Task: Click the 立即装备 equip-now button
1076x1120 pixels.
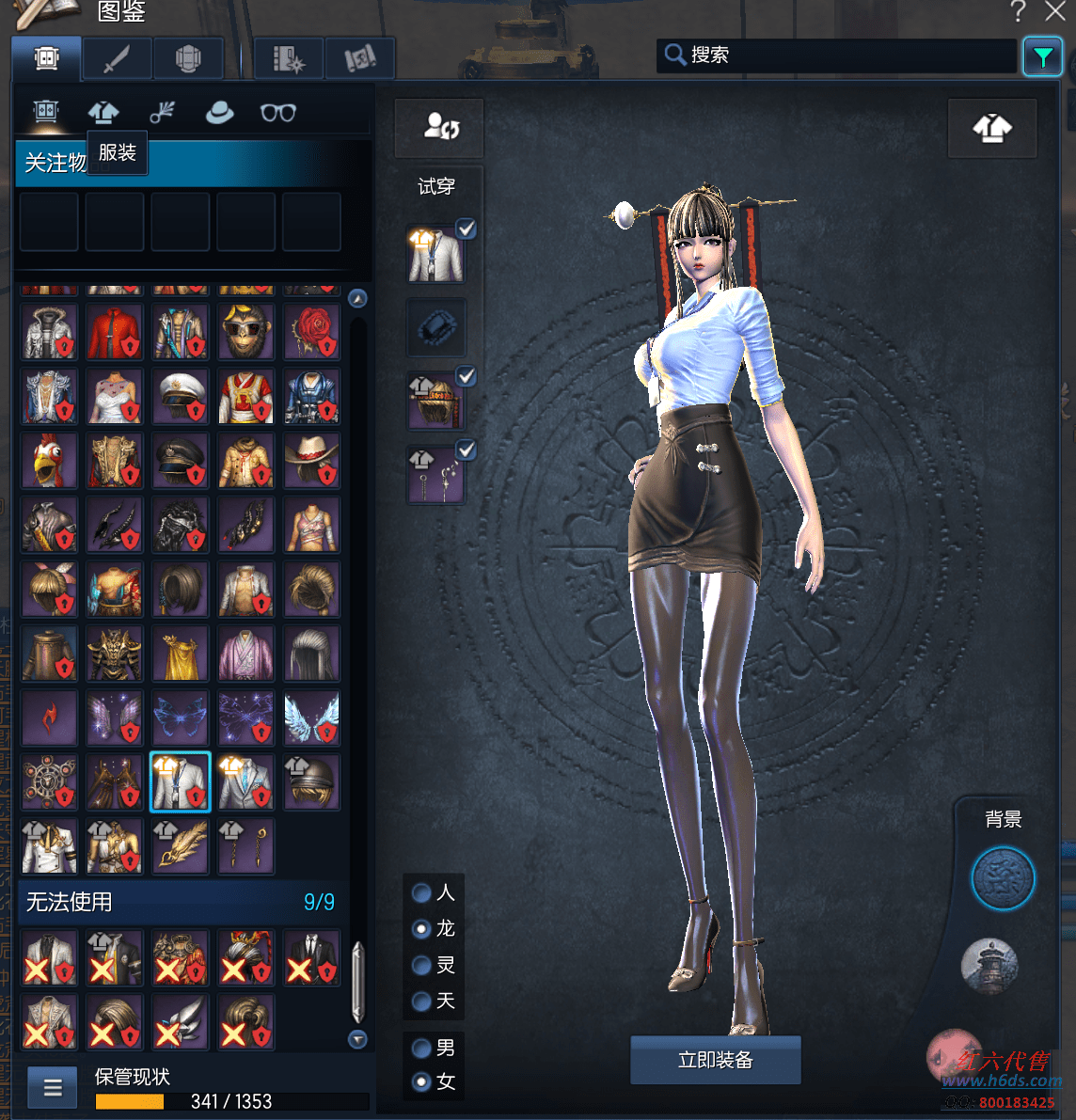Action: 715,1060
